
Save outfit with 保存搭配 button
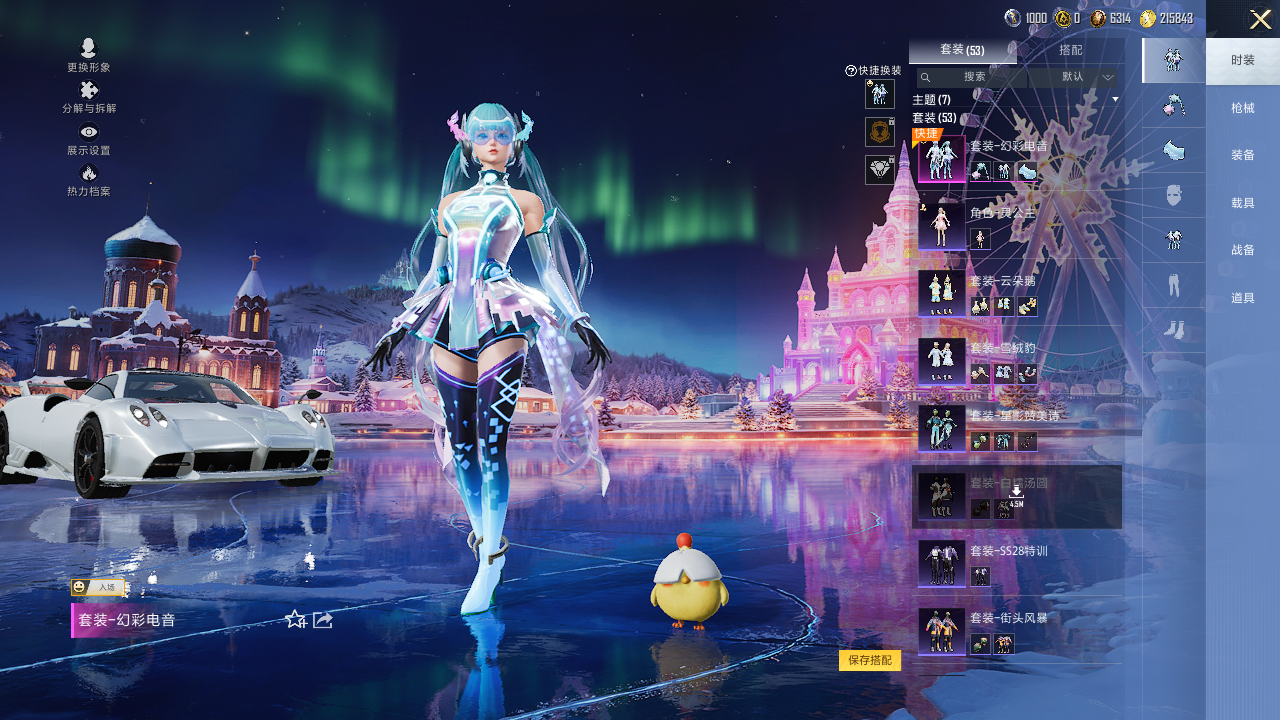[869, 660]
